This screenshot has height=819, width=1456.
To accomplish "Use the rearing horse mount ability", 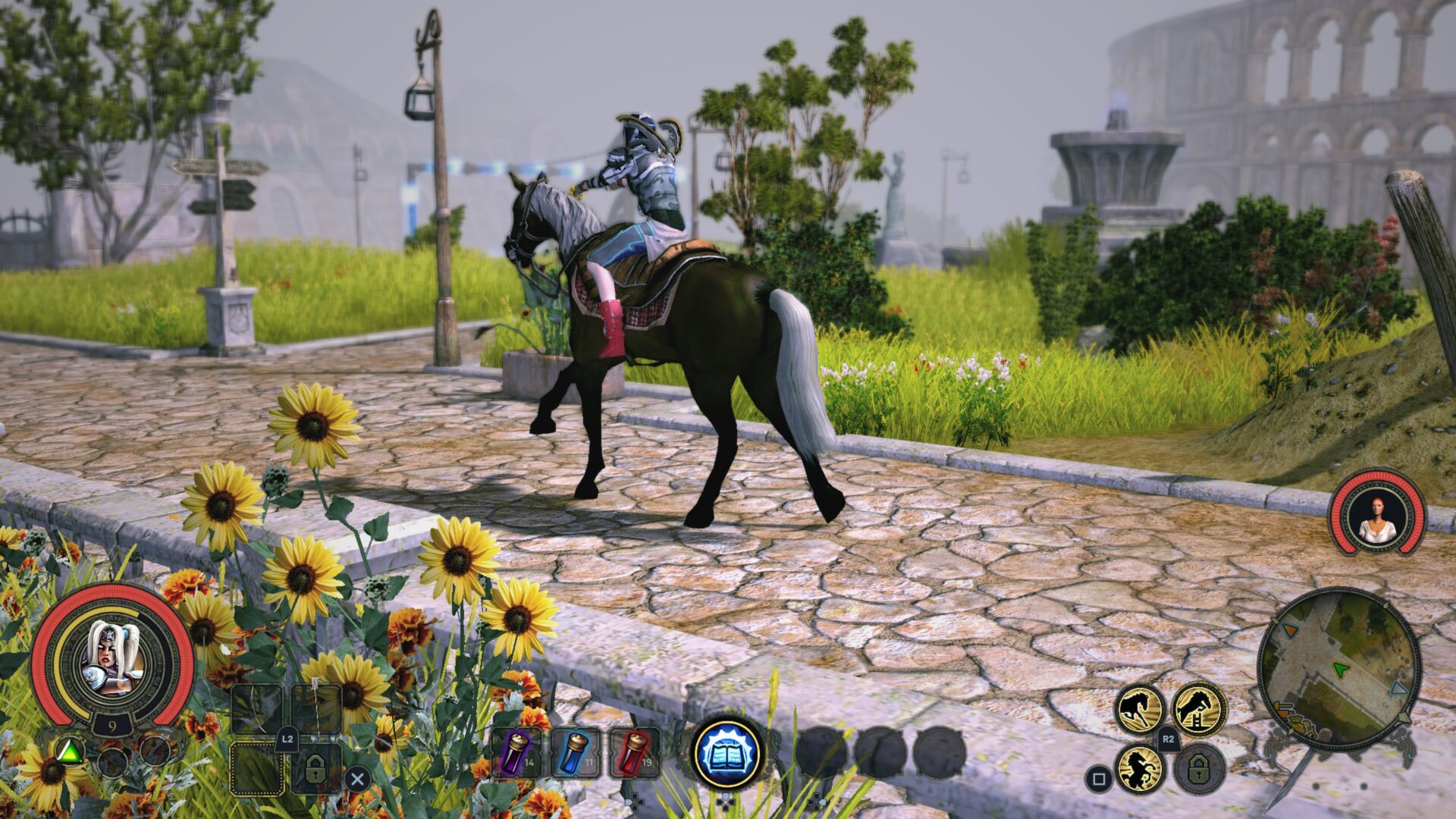I will tap(1140, 768).
